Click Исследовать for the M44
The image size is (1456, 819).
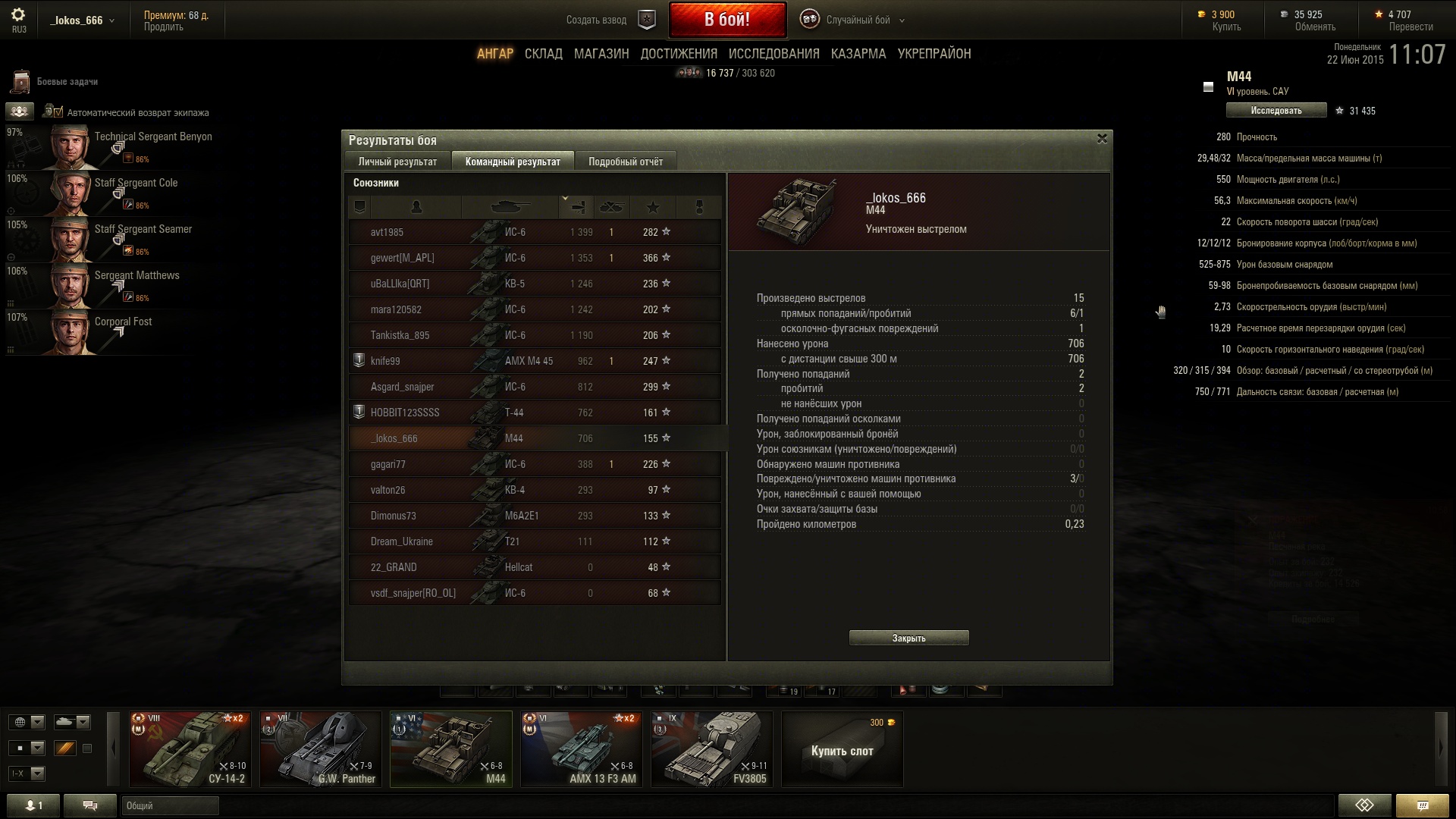point(1276,111)
